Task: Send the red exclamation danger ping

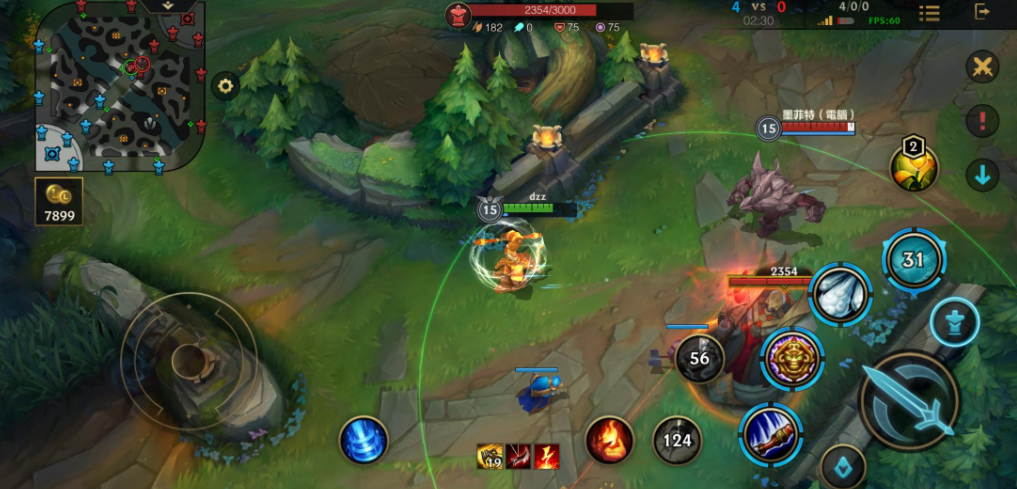Action: pos(983,122)
